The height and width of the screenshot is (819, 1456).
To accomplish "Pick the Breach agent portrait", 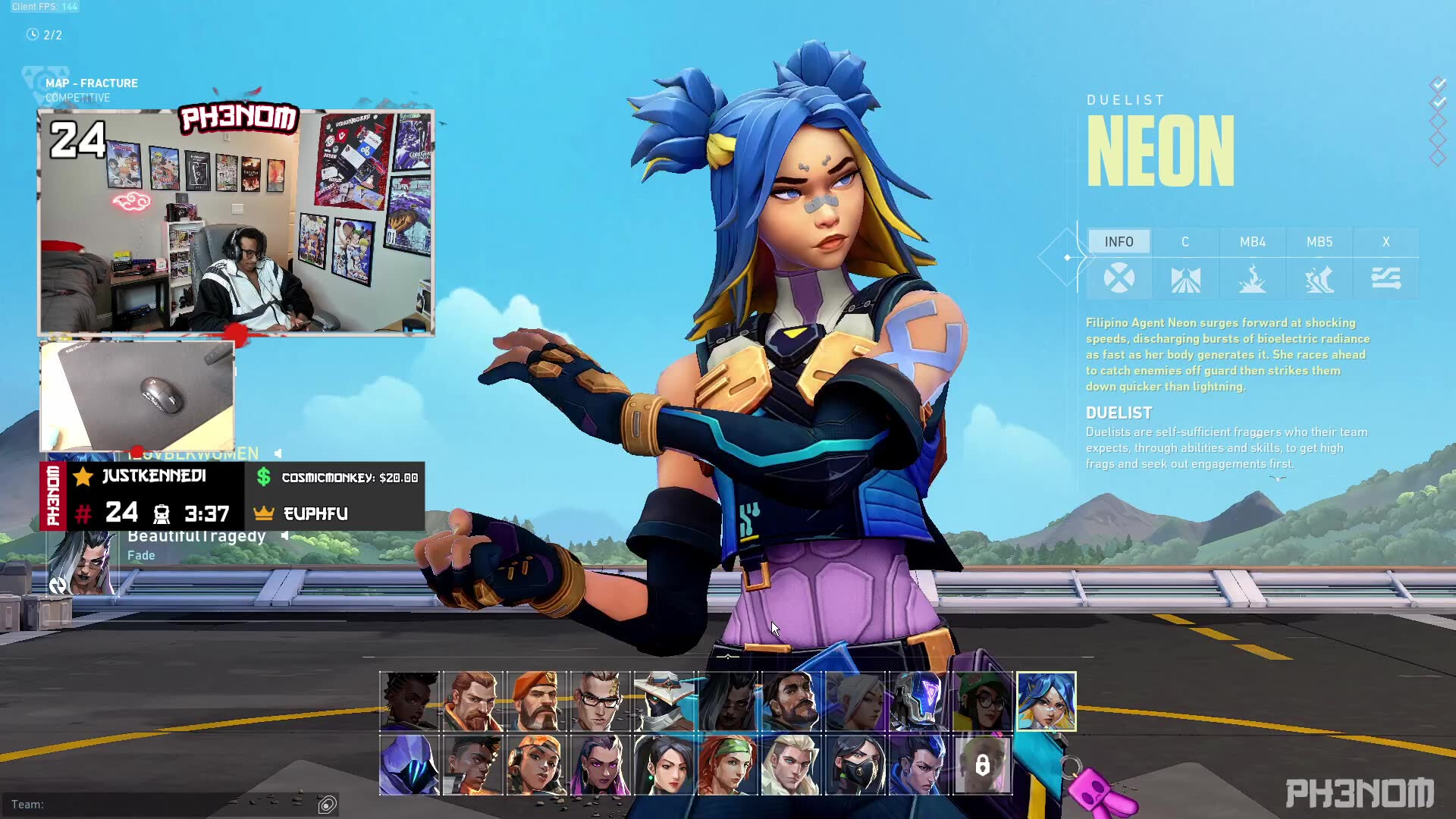I will coord(473,701).
